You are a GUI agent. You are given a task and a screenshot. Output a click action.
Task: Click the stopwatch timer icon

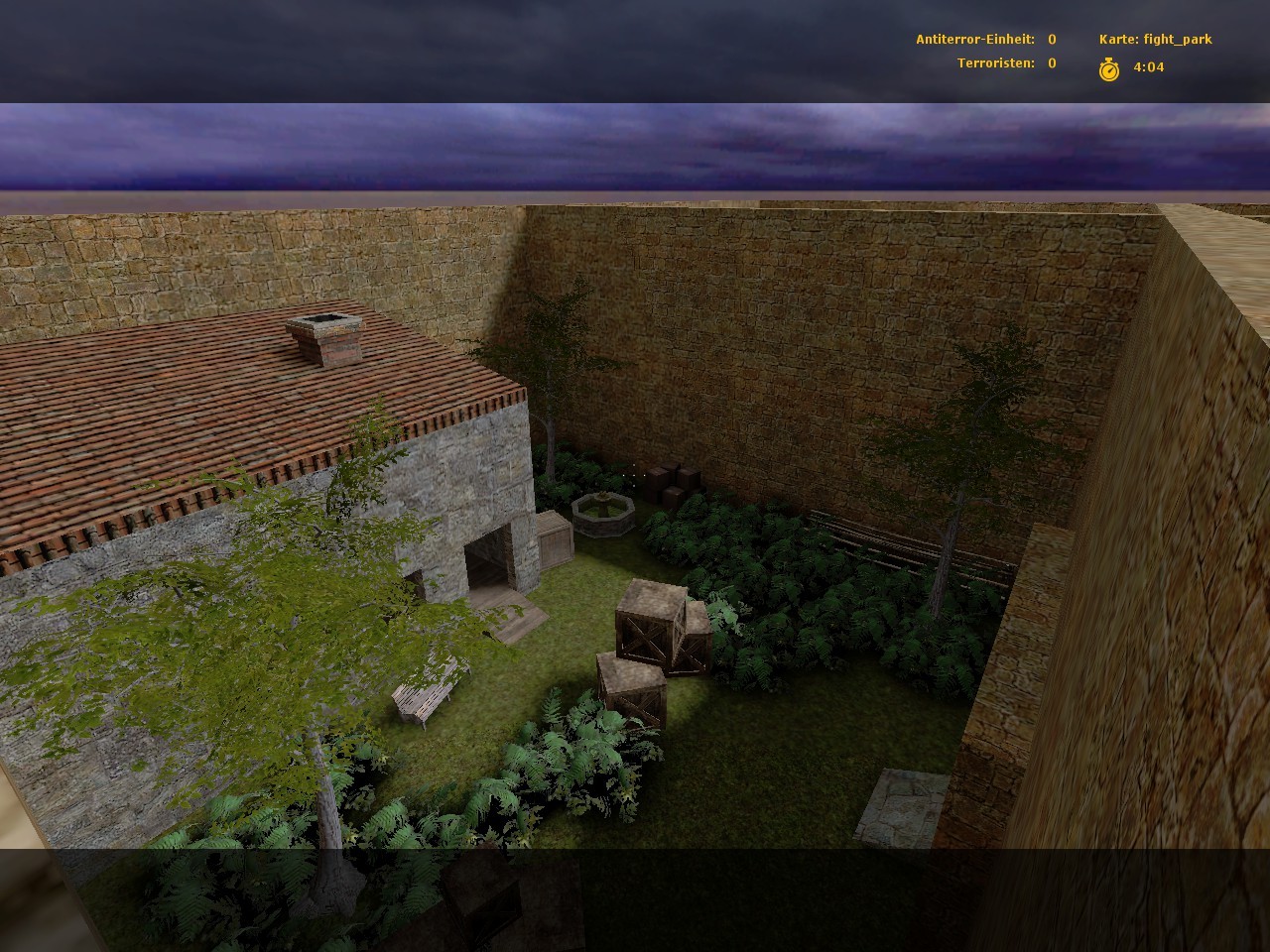coord(1110,67)
